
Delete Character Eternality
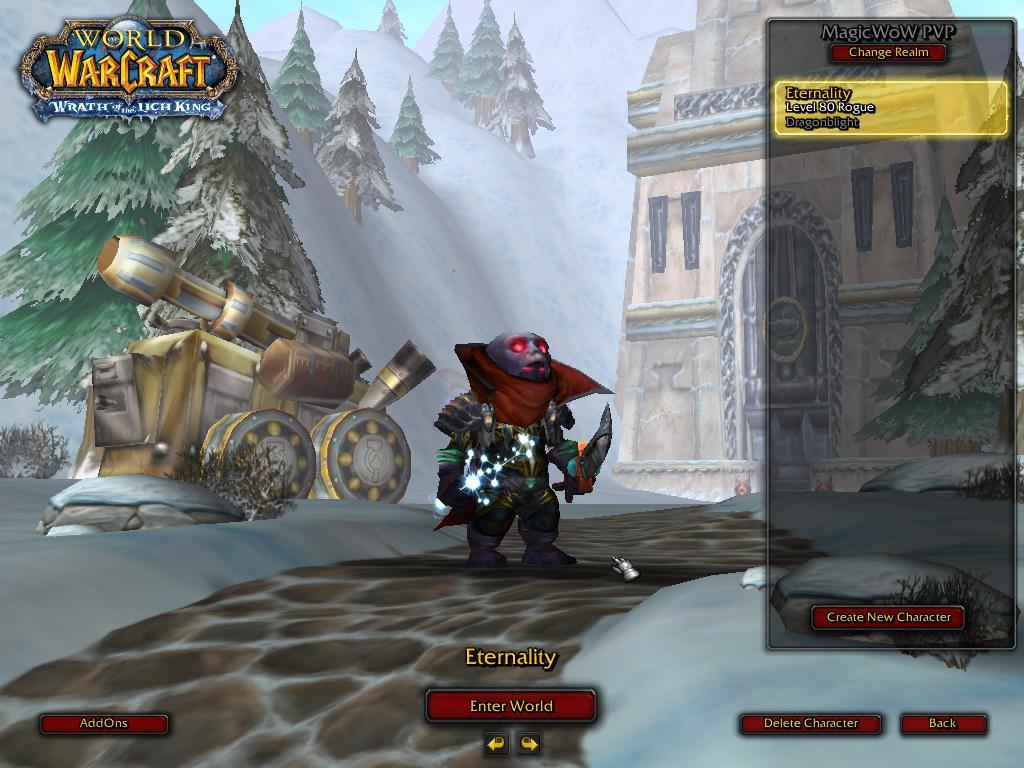point(811,723)
